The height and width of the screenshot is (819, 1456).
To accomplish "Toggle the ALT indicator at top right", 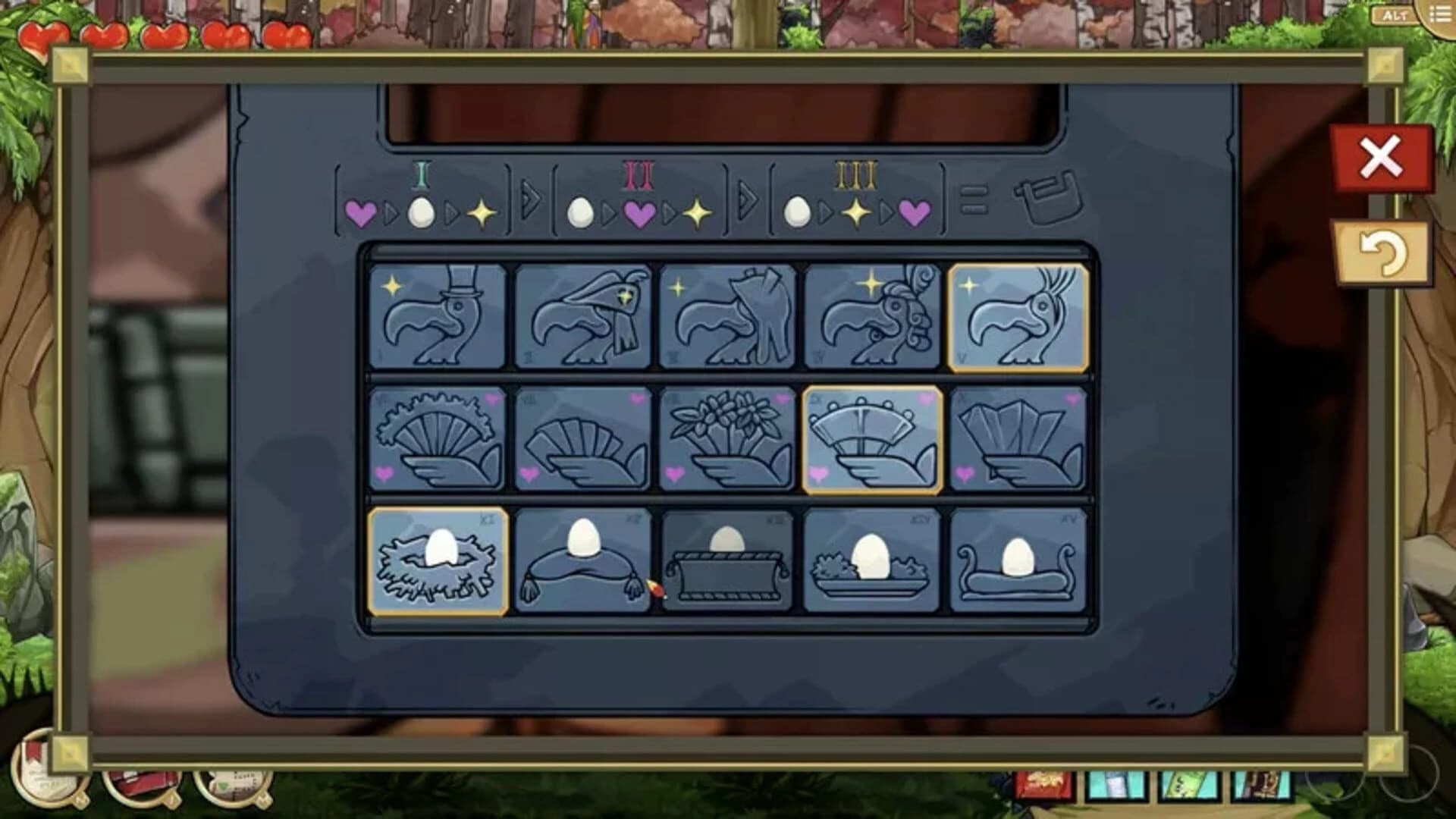I will (1394, 13).
